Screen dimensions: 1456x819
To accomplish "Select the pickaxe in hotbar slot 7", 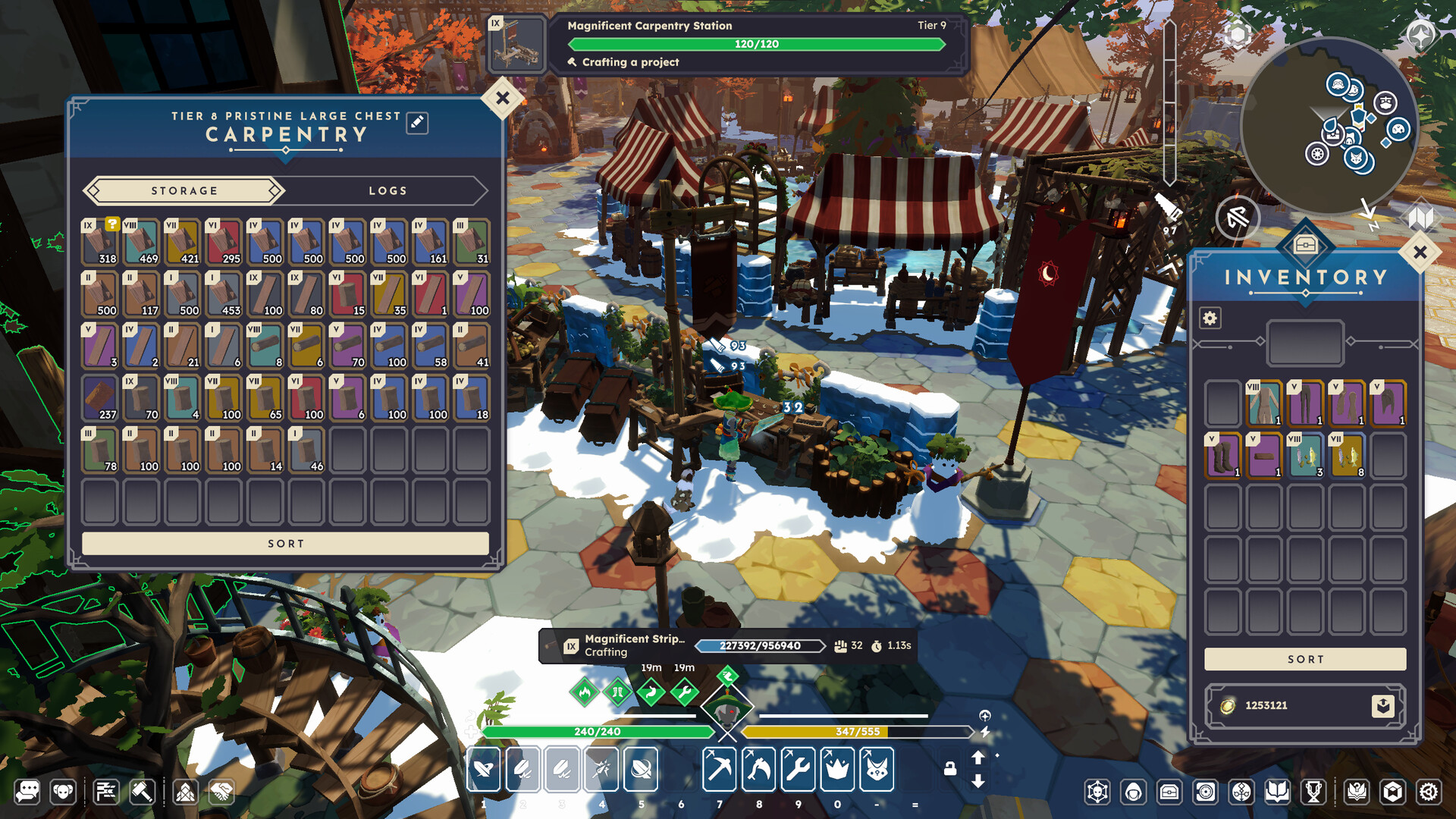I will coord(719,770).
